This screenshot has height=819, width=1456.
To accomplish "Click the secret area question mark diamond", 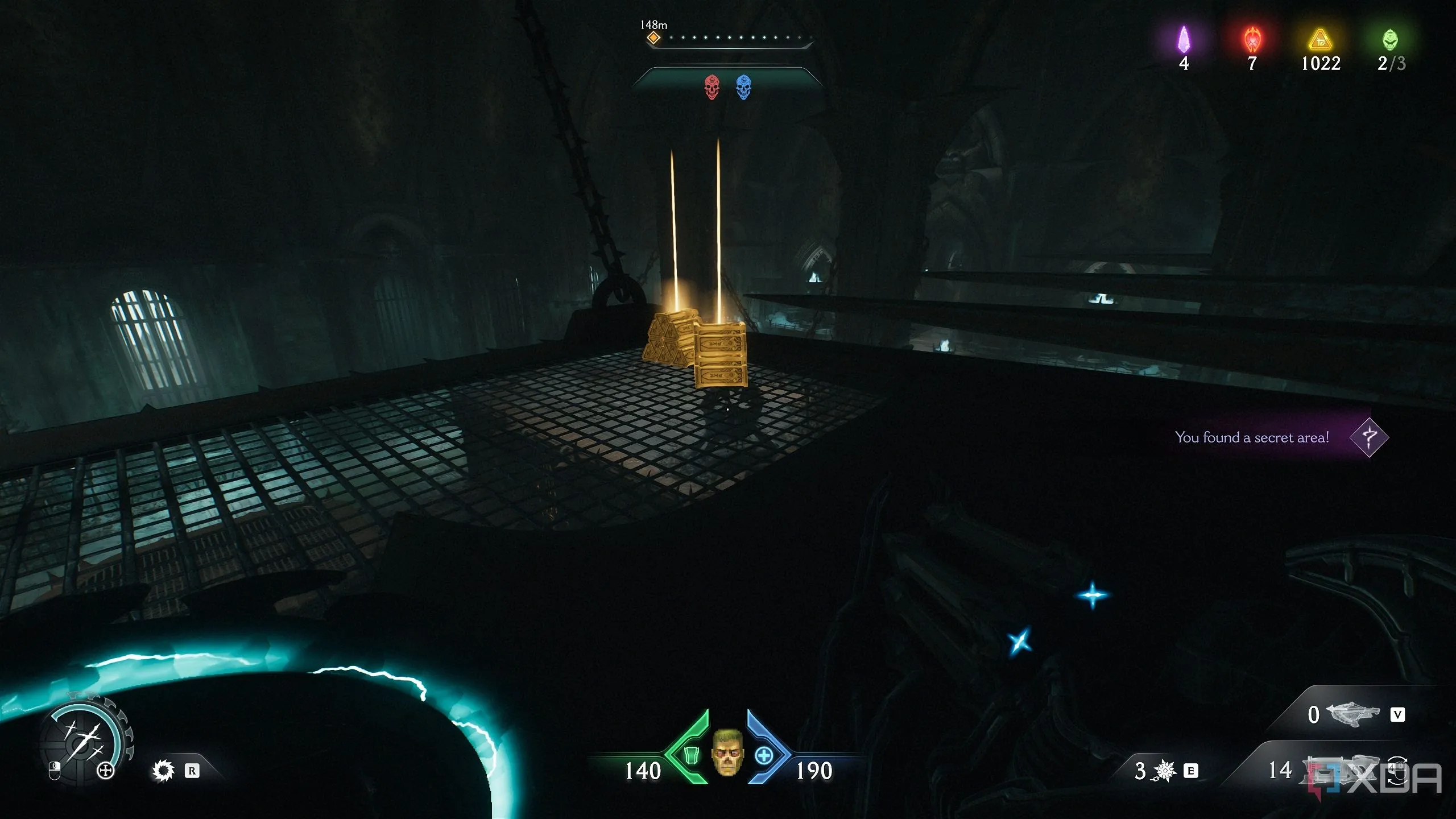I will coord(1369,437).
